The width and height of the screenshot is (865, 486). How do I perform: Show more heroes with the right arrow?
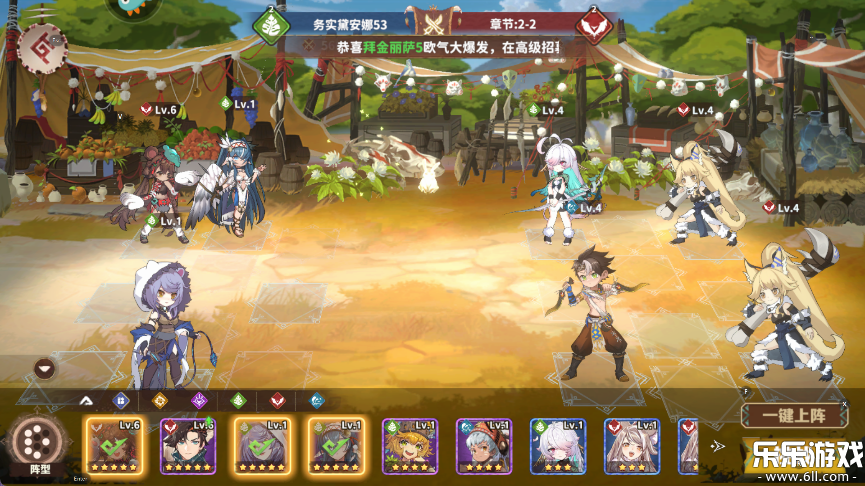[x=718, y=446]
